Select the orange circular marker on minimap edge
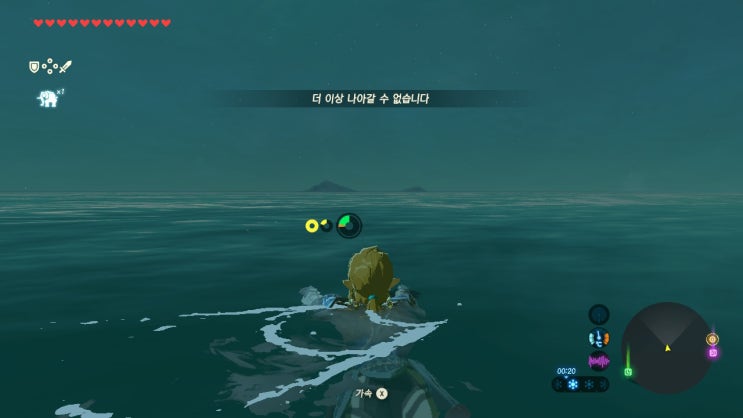743x418 pixels. [x=712, y=339]
